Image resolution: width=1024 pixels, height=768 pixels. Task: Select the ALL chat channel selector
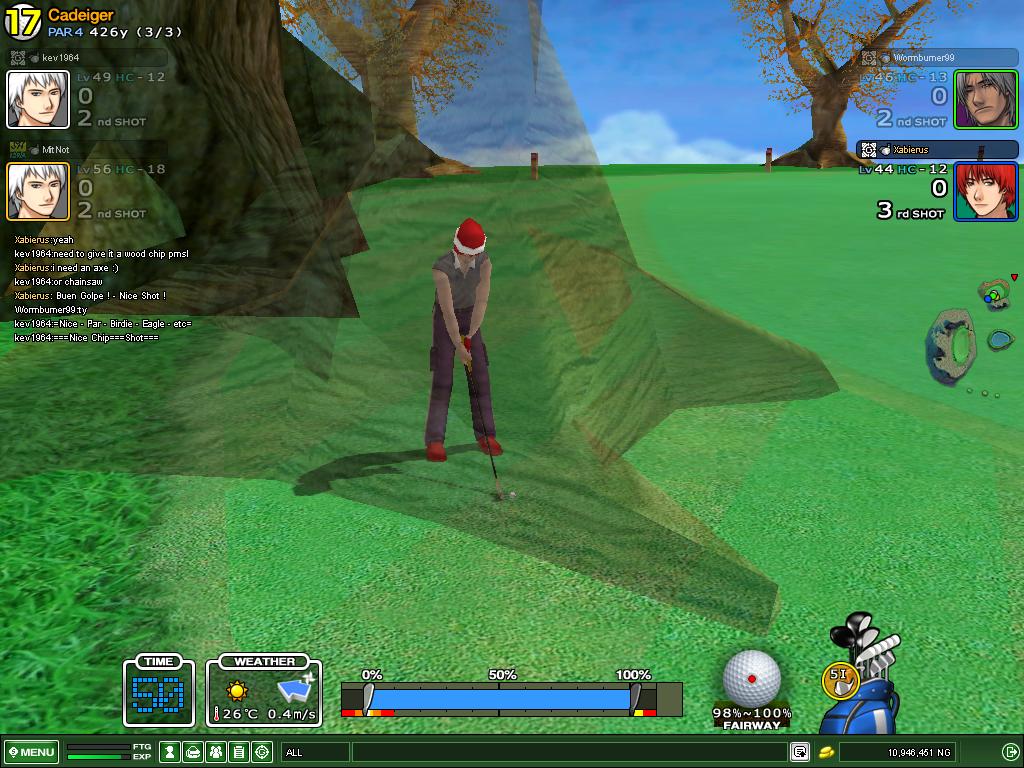[315, 752]
